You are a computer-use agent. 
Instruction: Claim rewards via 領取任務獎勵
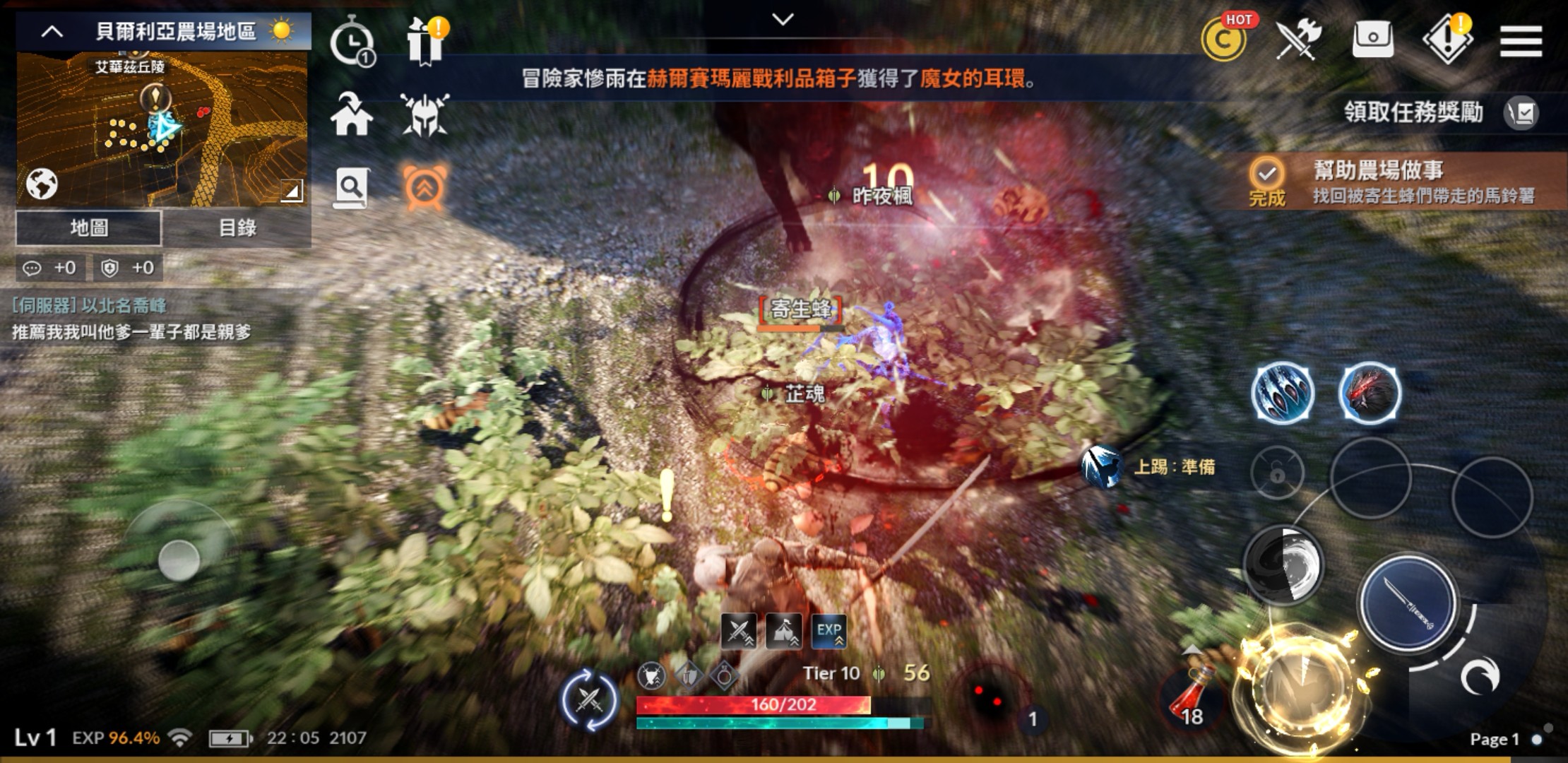coord(1413,112)
